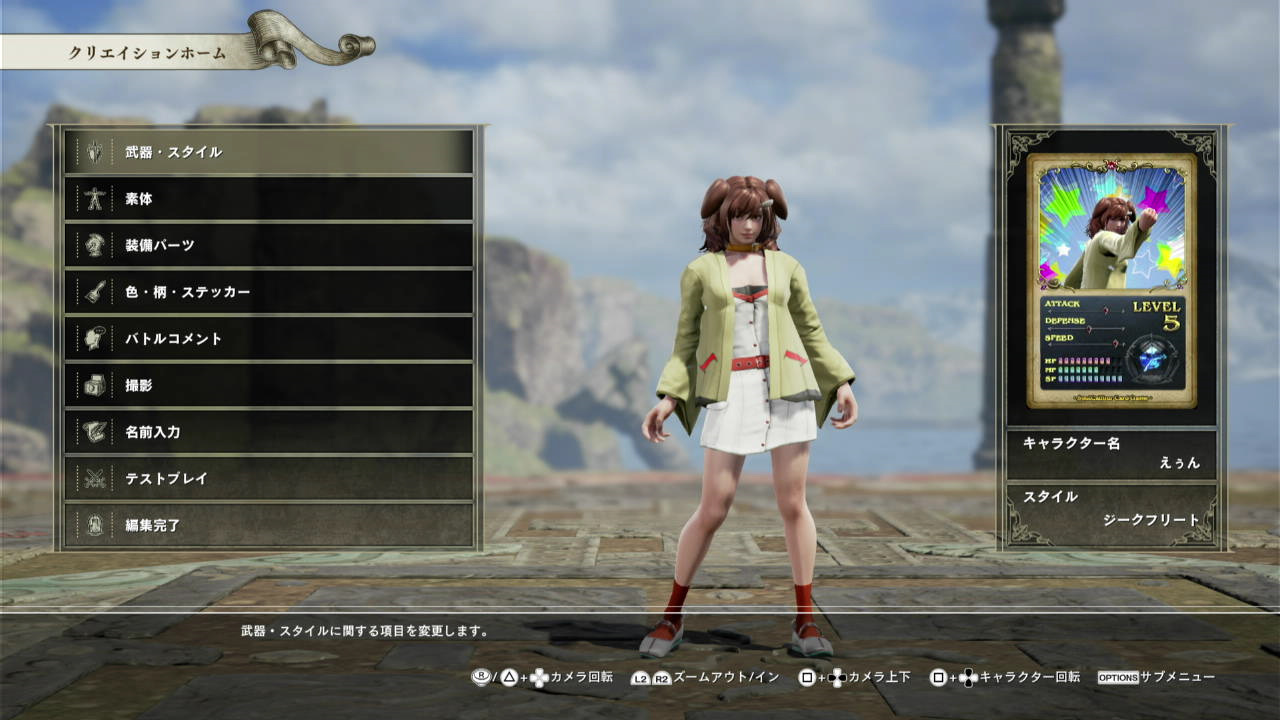The image size is (1280, 720).
Task: Open the バトルコメント menu entry
Action: (268, 339)
